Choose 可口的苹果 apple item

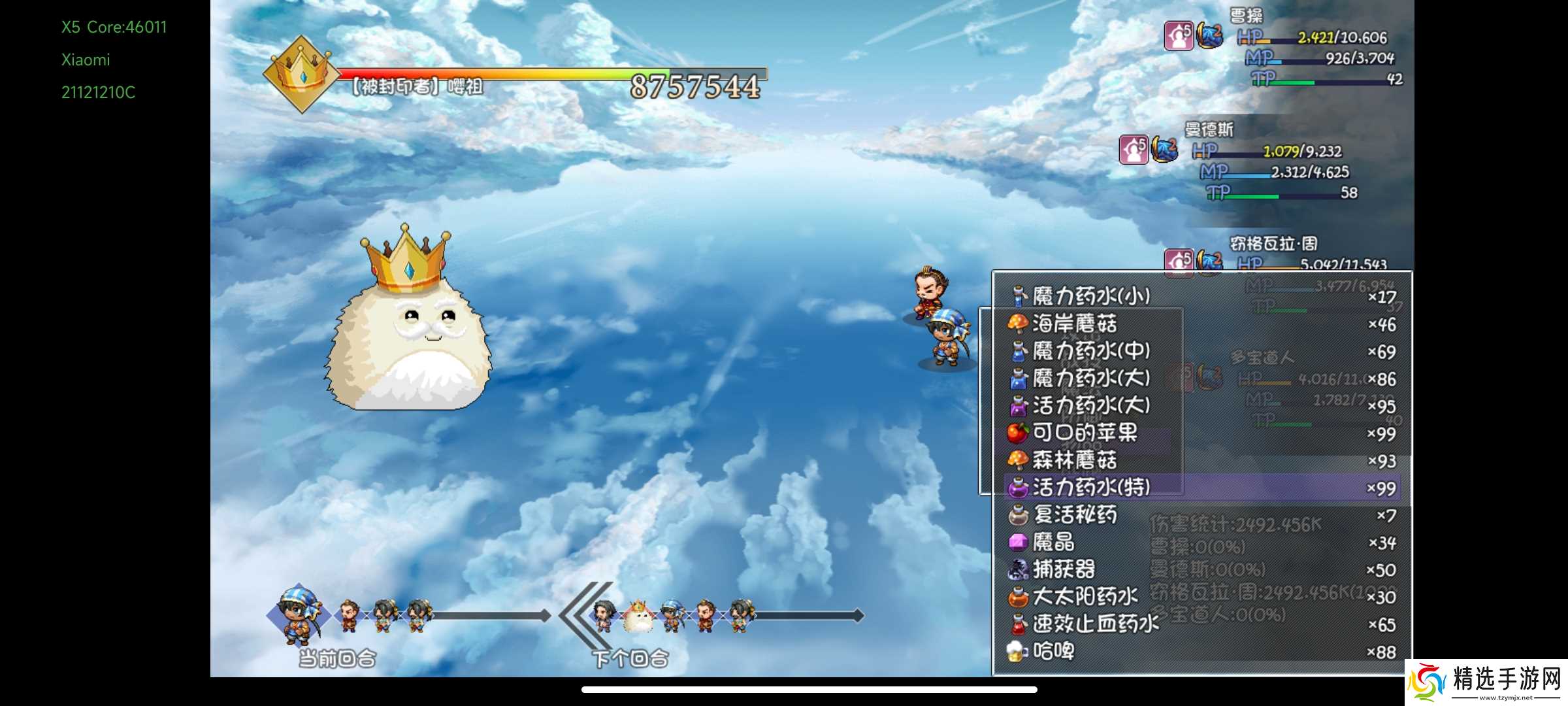[1085, 433]
